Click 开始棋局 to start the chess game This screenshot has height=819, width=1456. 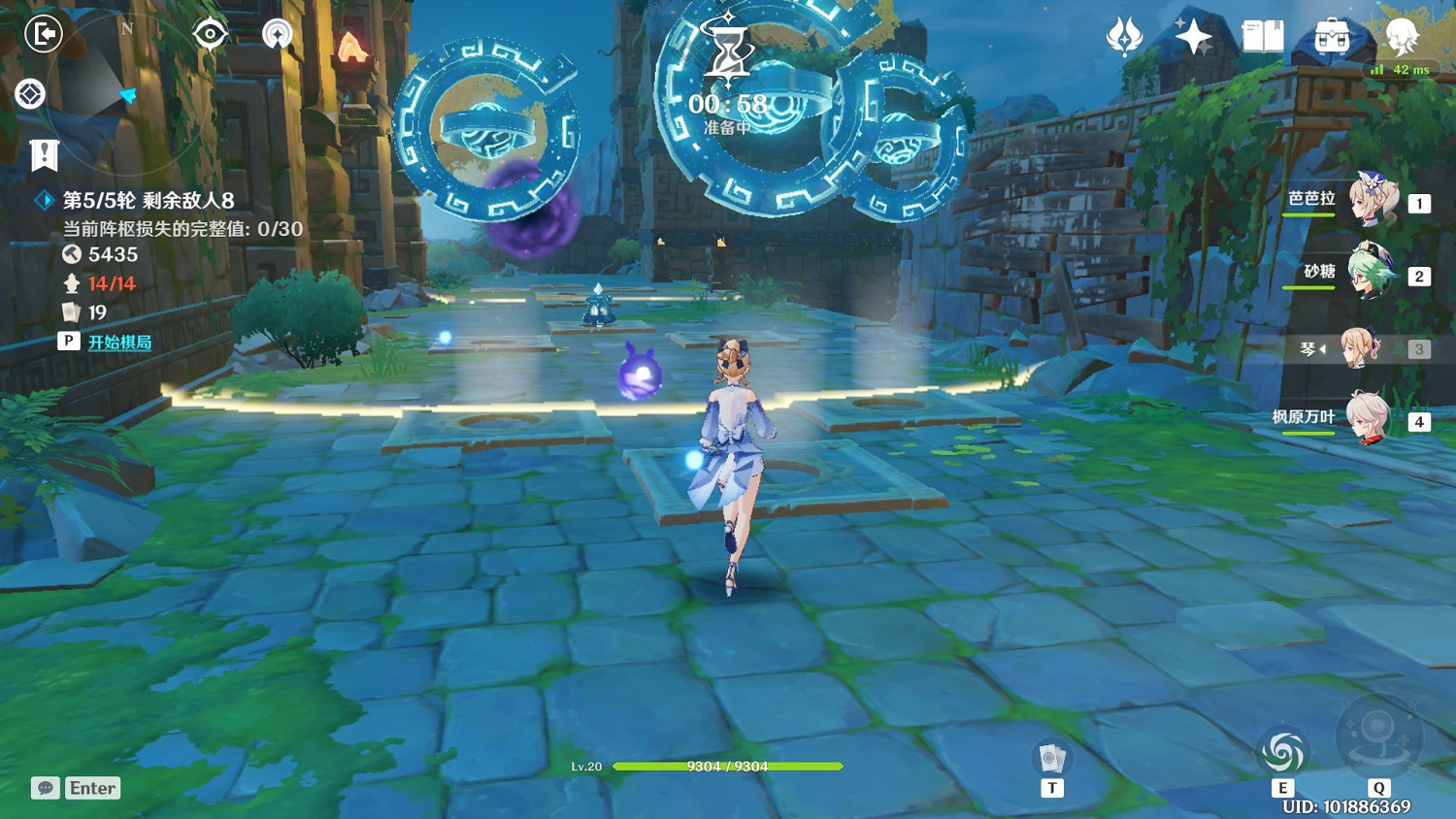(118, 342)
